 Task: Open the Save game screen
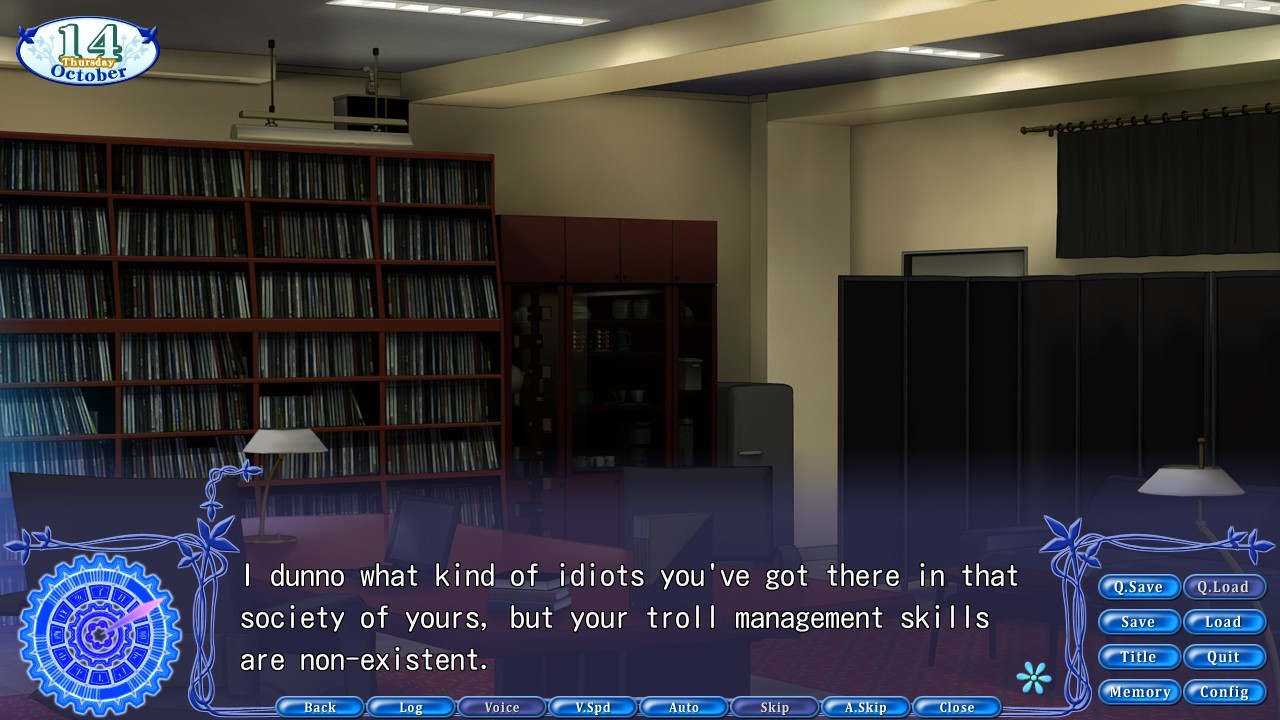tap(1139, 622)
